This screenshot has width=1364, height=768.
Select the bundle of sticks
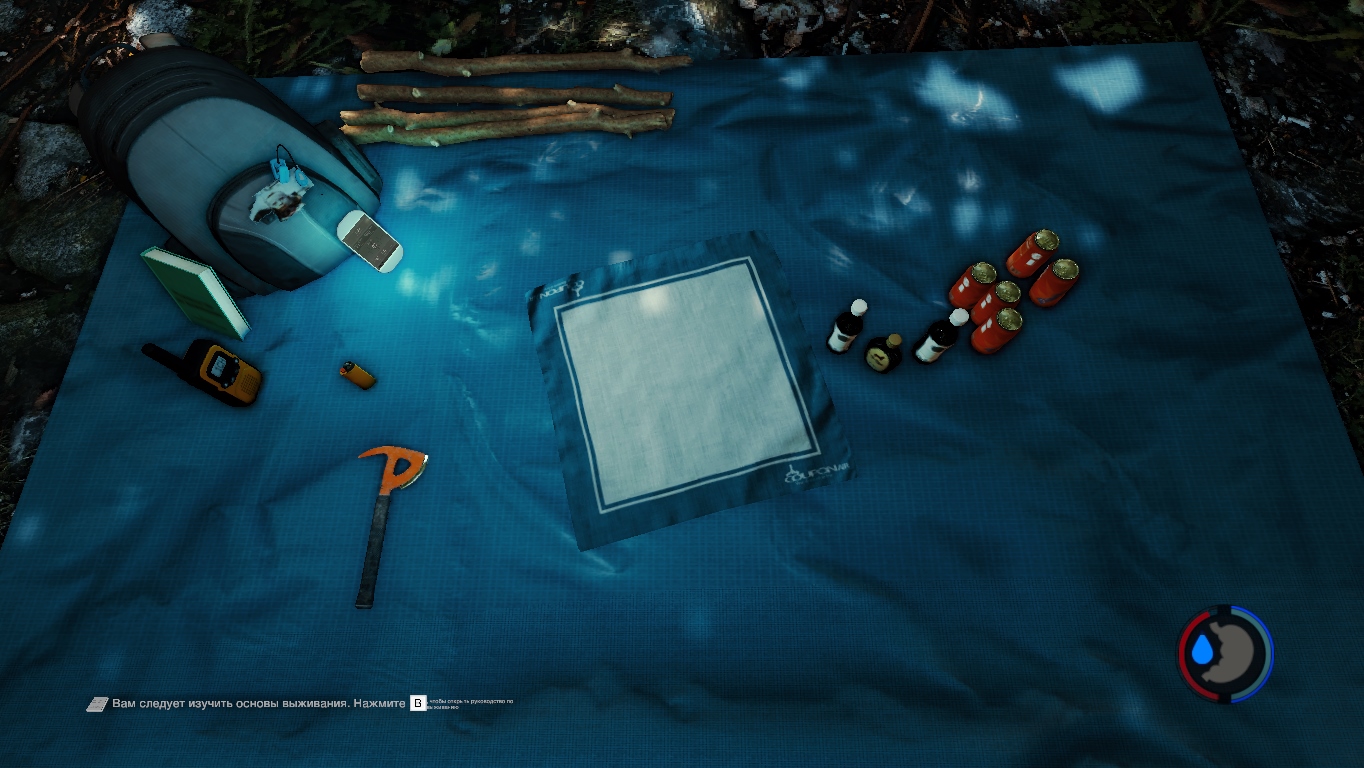tap(510, 98)
